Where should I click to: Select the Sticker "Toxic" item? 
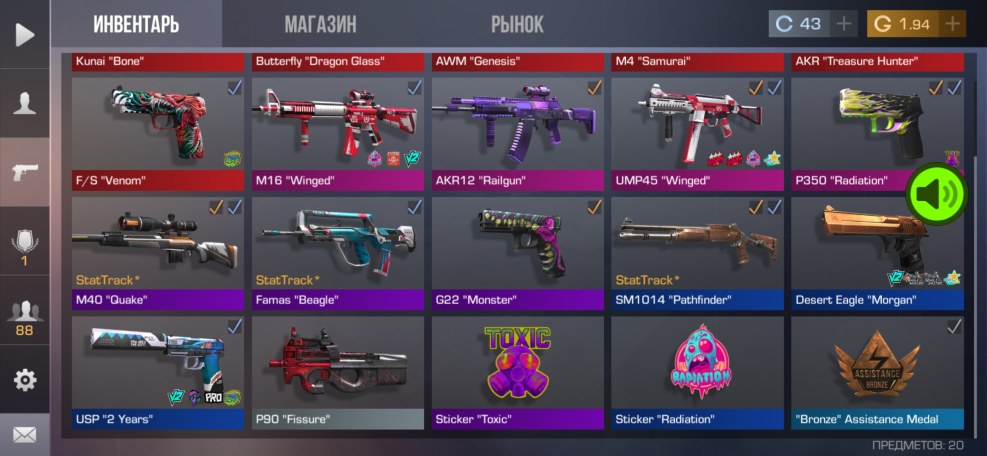tap(517, 372)
